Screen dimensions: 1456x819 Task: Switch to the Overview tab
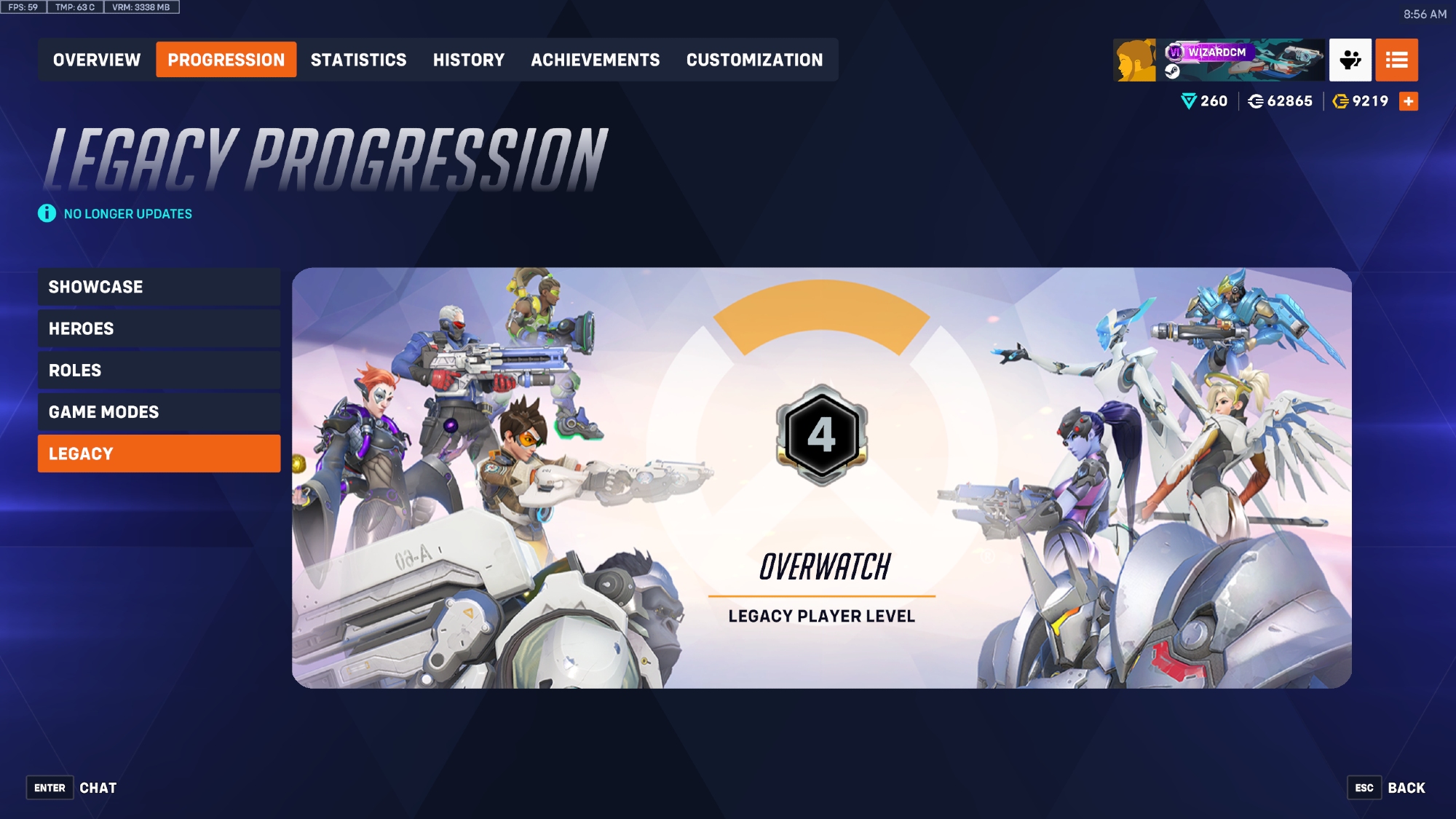[x=97, y=60]
